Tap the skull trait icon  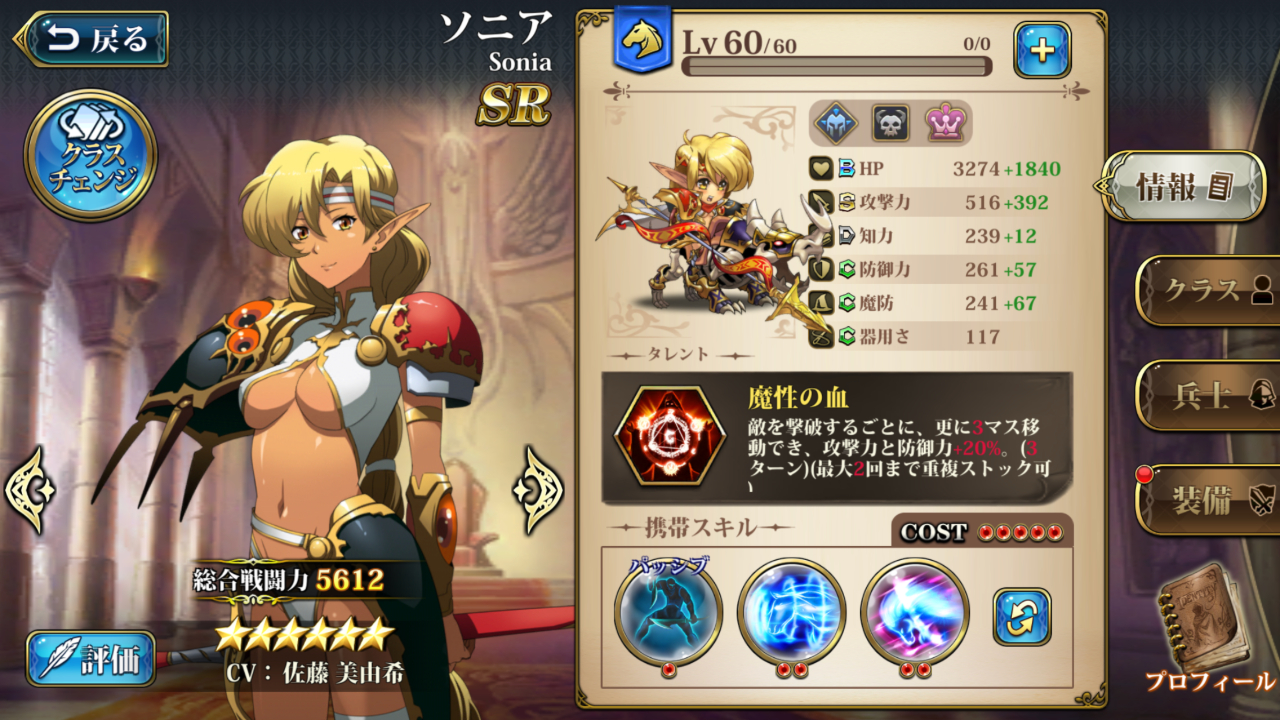click(x=890, y=123)
